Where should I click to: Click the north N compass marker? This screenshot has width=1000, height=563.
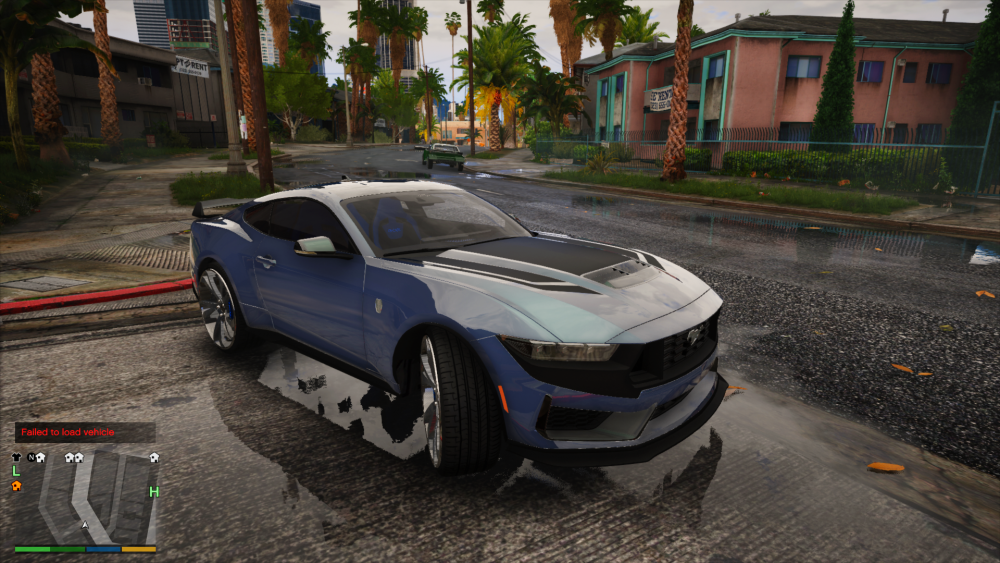[31, 457]
